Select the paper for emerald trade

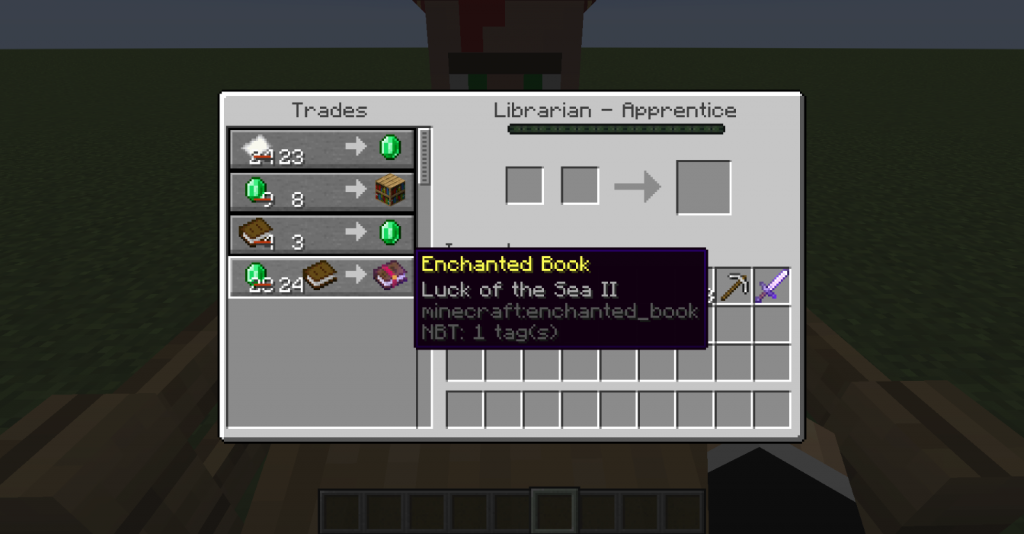pyautogui.click(x=323, y=149)
